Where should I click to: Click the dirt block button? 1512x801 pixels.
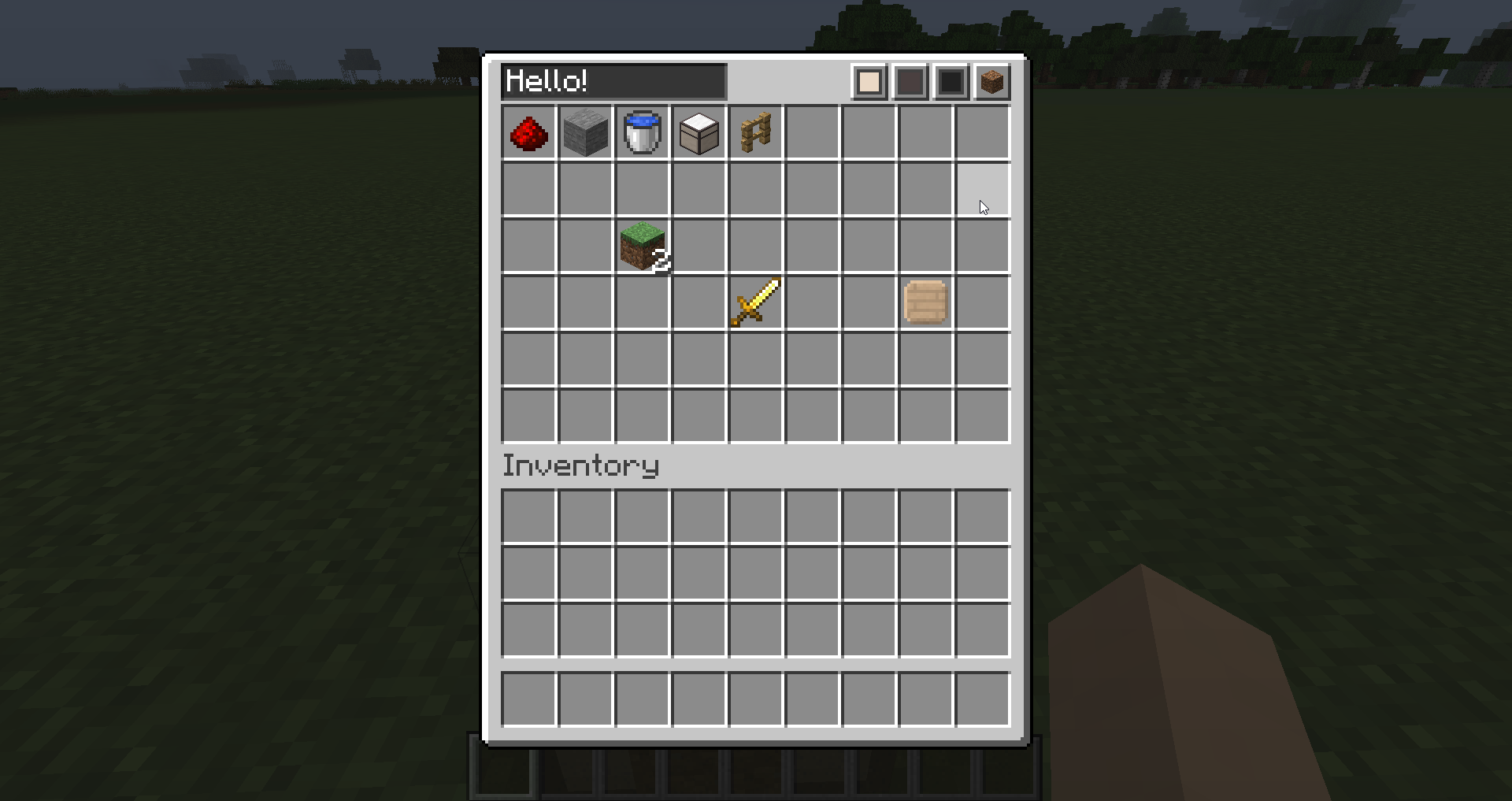pos(991,82)
